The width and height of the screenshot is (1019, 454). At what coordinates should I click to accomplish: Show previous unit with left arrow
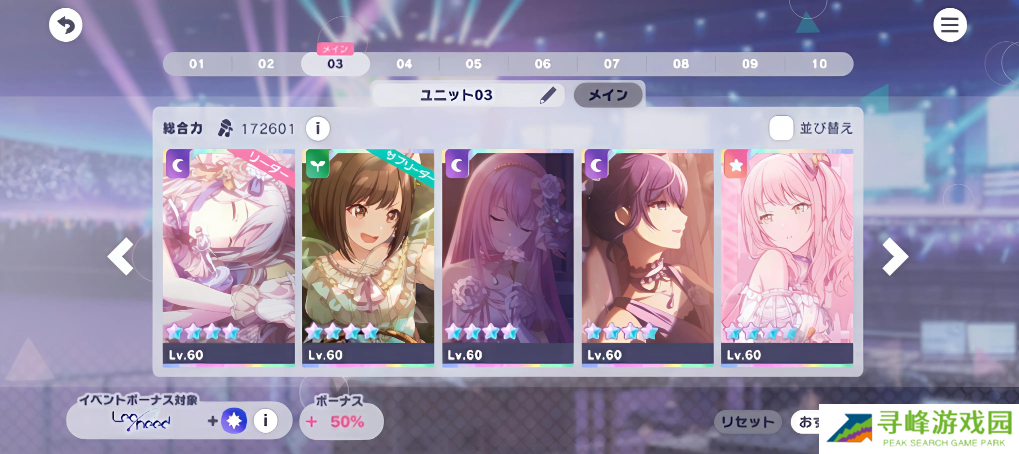pyautogui.click(x=121, y=257)
